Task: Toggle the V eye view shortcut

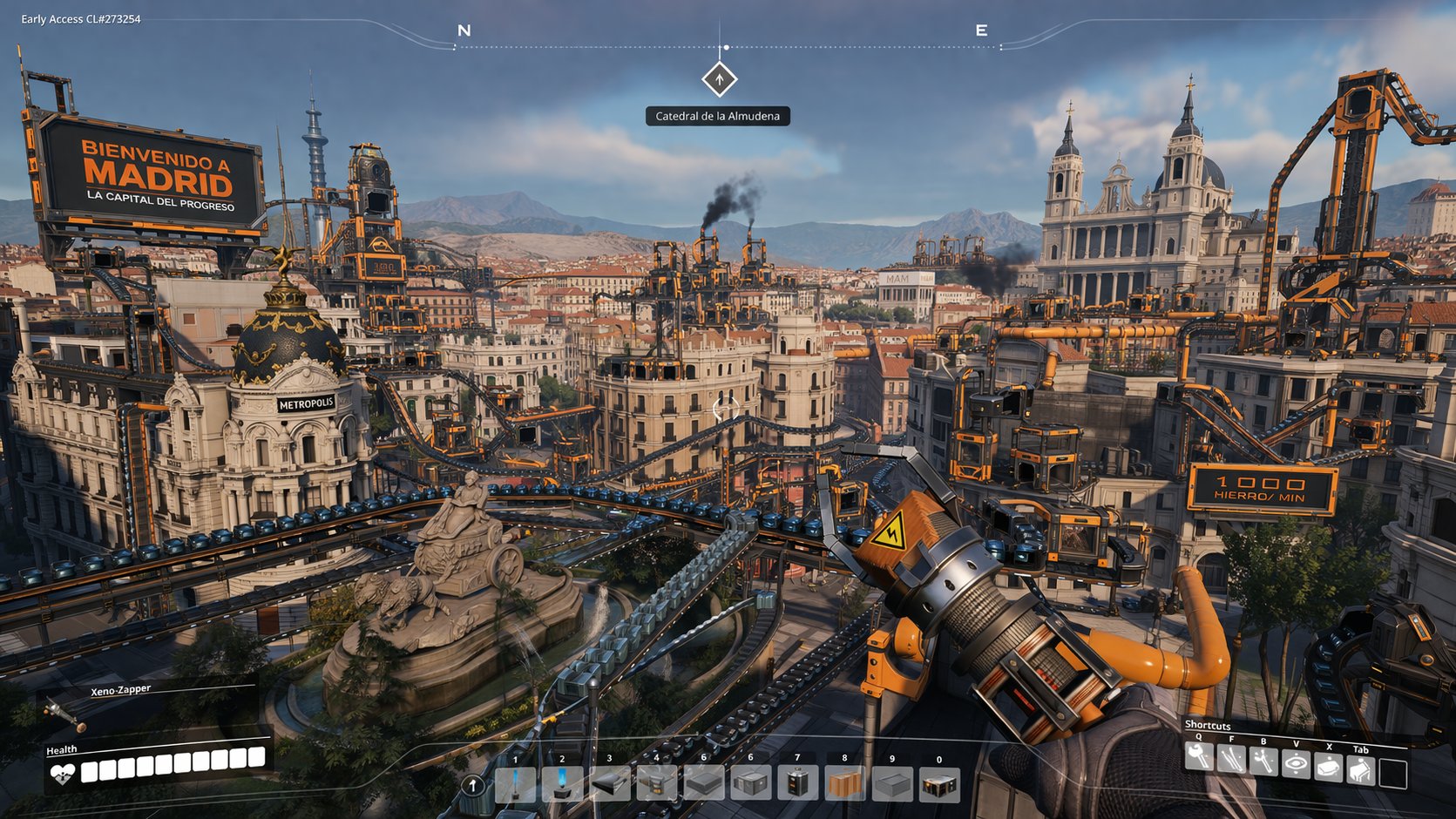Action: point(1296,762)
